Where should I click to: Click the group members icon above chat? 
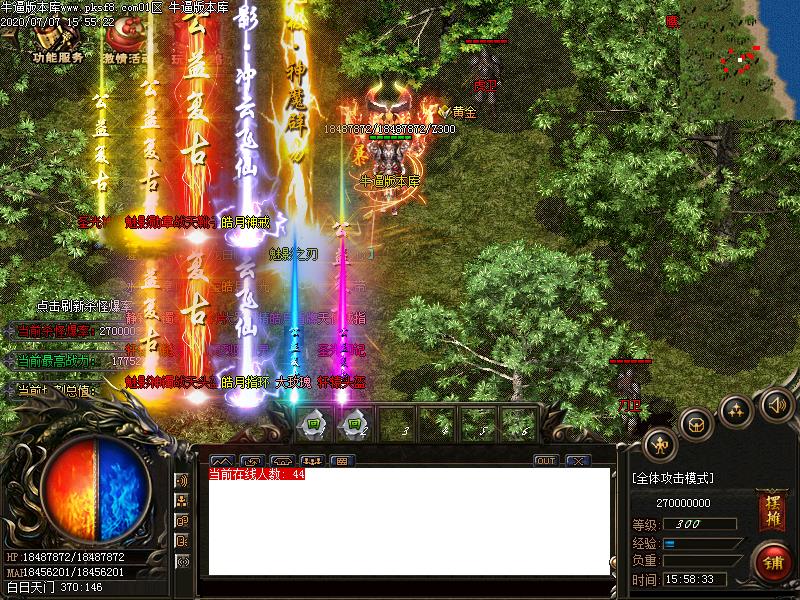click(x=311, y=462)
